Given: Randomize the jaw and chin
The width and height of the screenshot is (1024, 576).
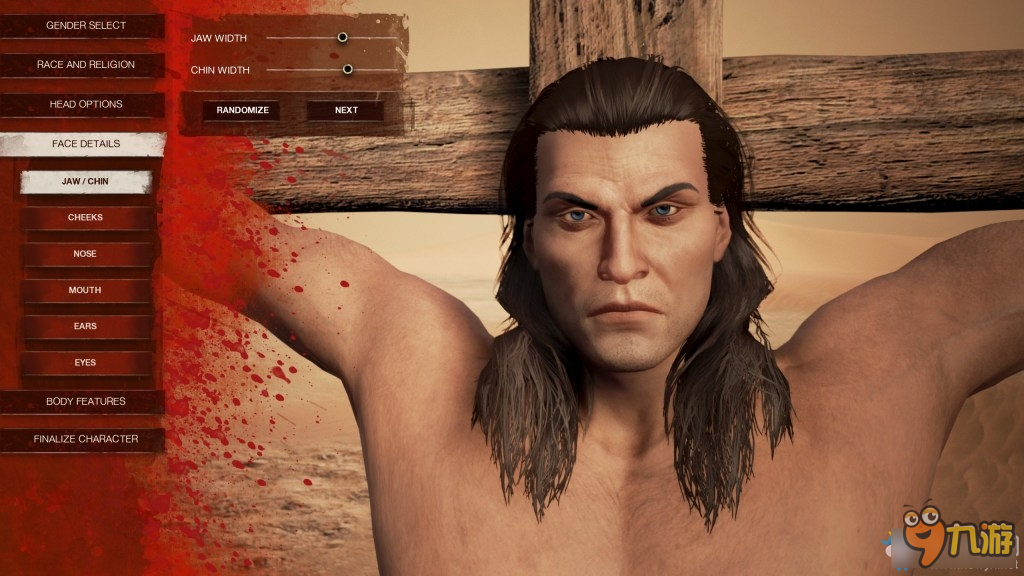Looking at the screenshot, I should point(242,110).
